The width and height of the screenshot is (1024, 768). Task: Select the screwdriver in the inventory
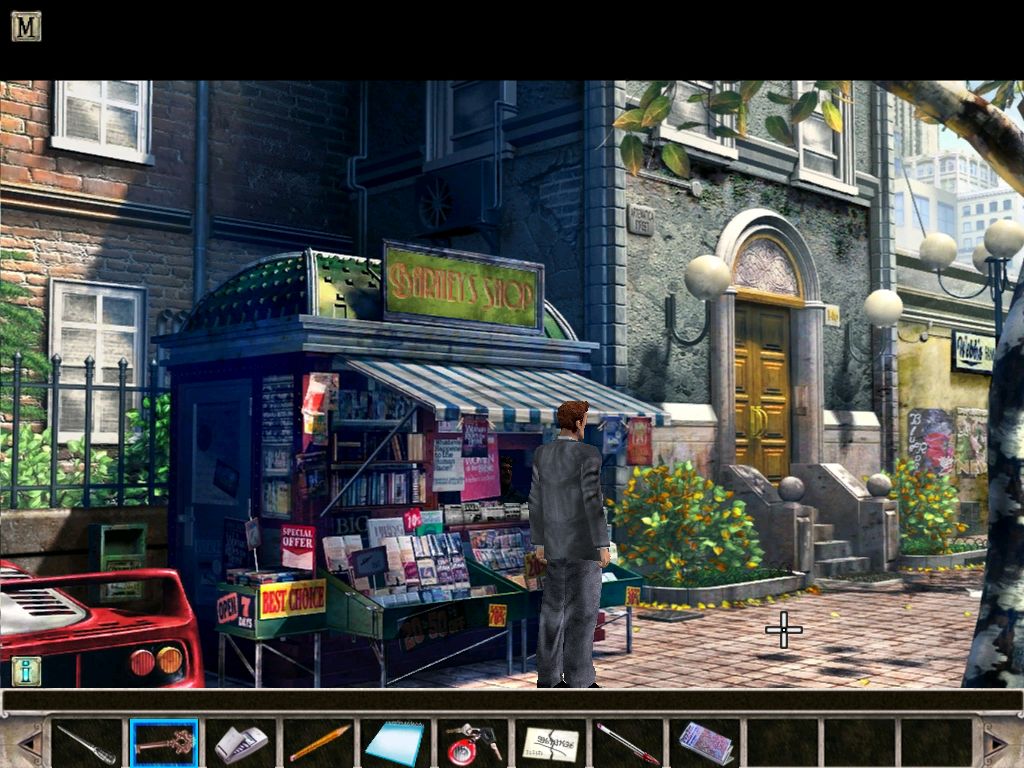tap(86, 743)
